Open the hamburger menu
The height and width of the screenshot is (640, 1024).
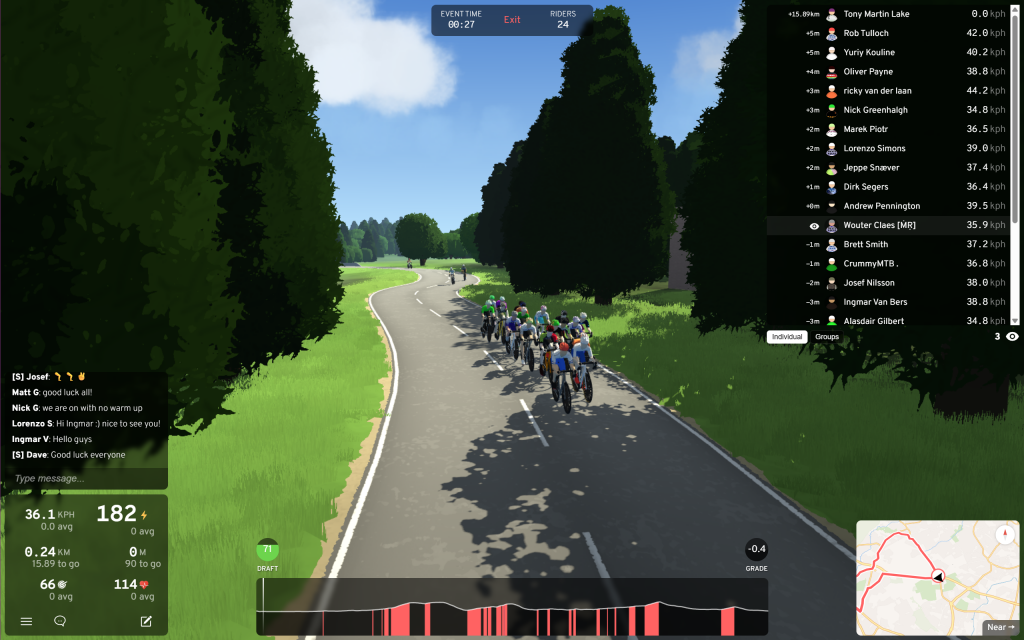[x=27, y=621]
